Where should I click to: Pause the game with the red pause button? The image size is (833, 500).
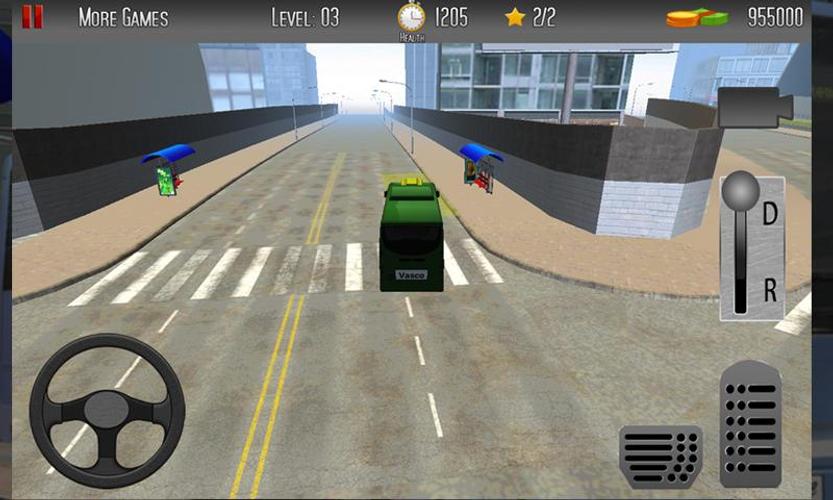click(x=33, y=17)
